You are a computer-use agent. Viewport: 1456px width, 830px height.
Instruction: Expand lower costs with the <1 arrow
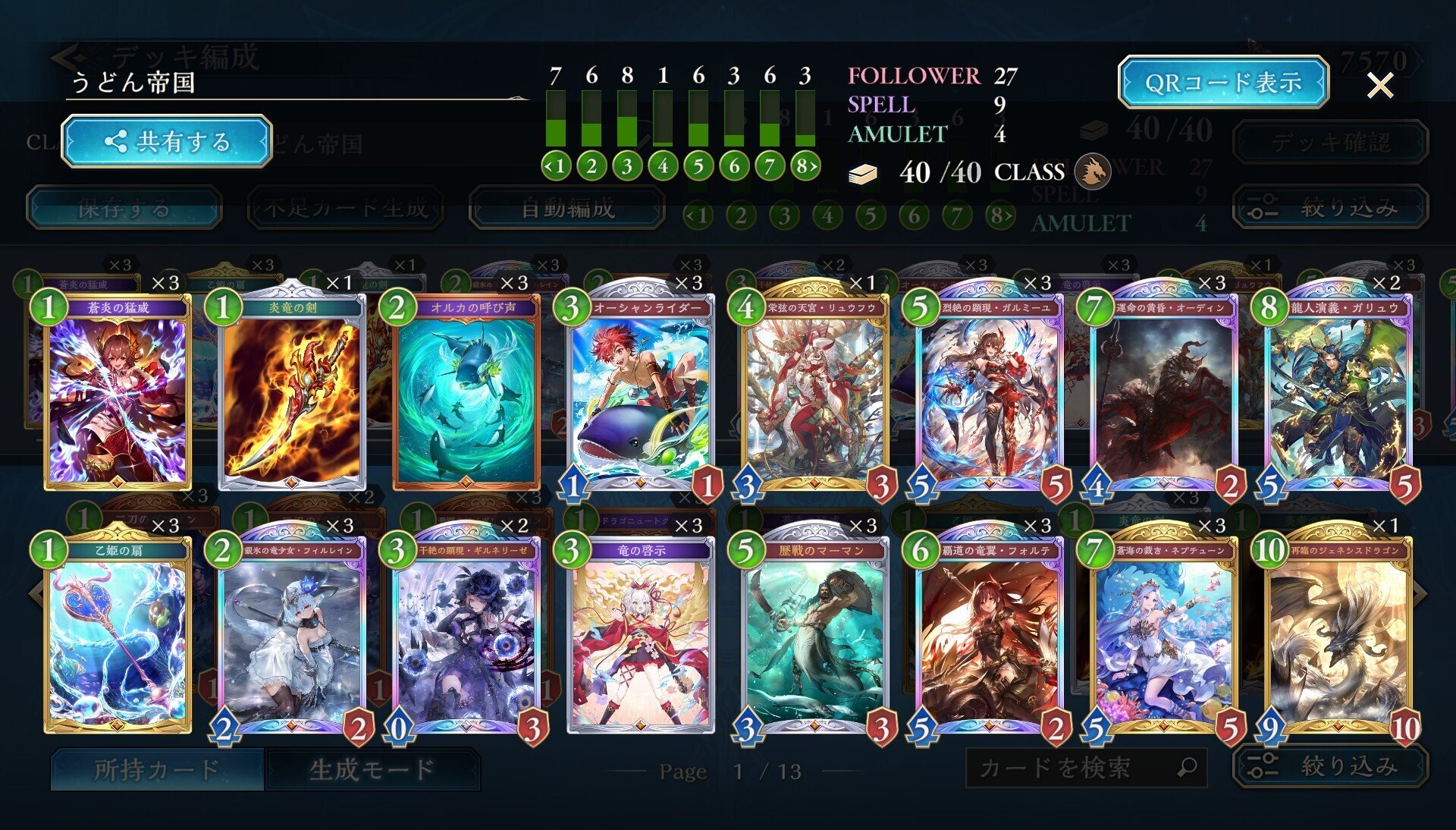[548, 165]
